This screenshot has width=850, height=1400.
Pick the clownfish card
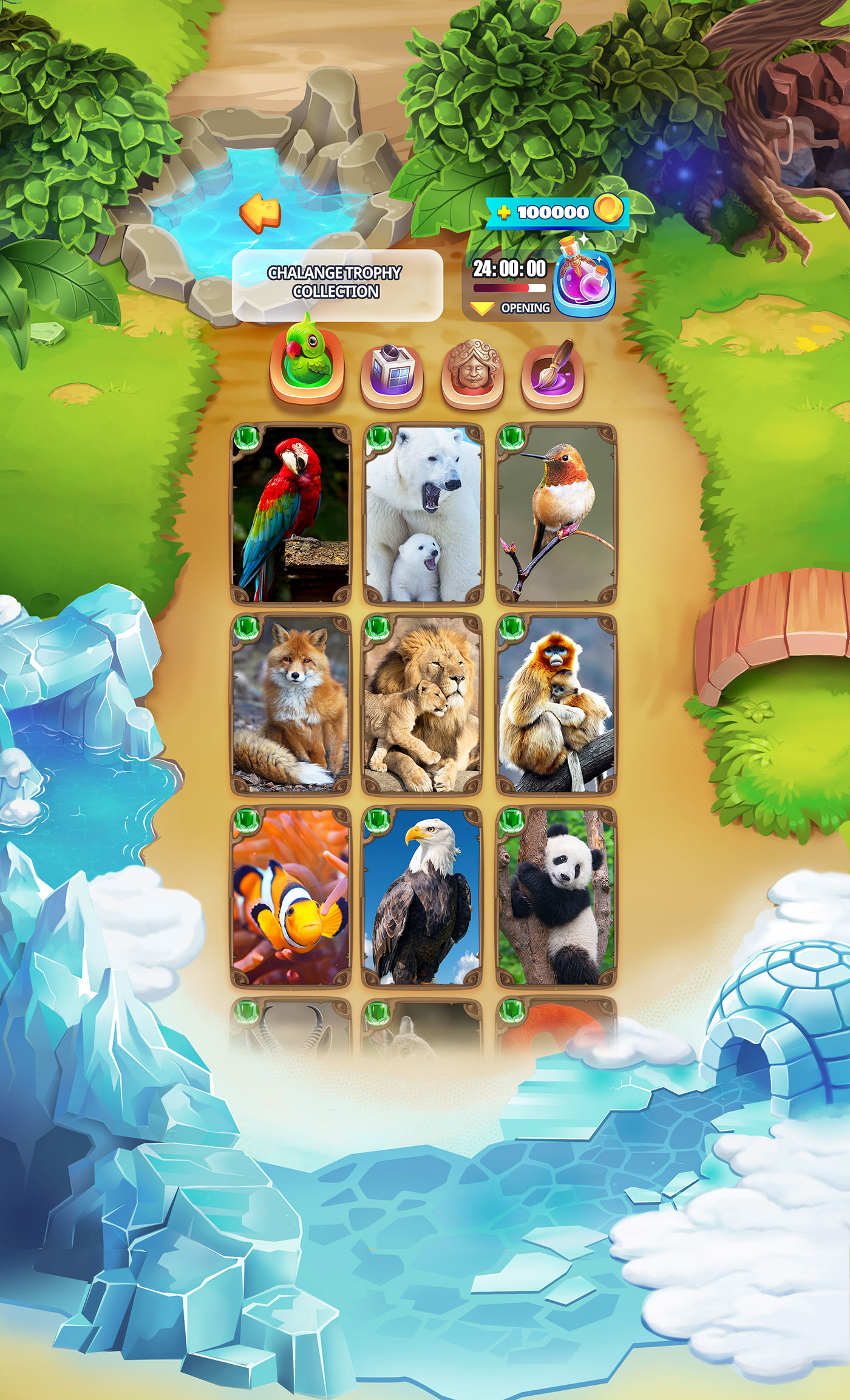pos(291,896)
